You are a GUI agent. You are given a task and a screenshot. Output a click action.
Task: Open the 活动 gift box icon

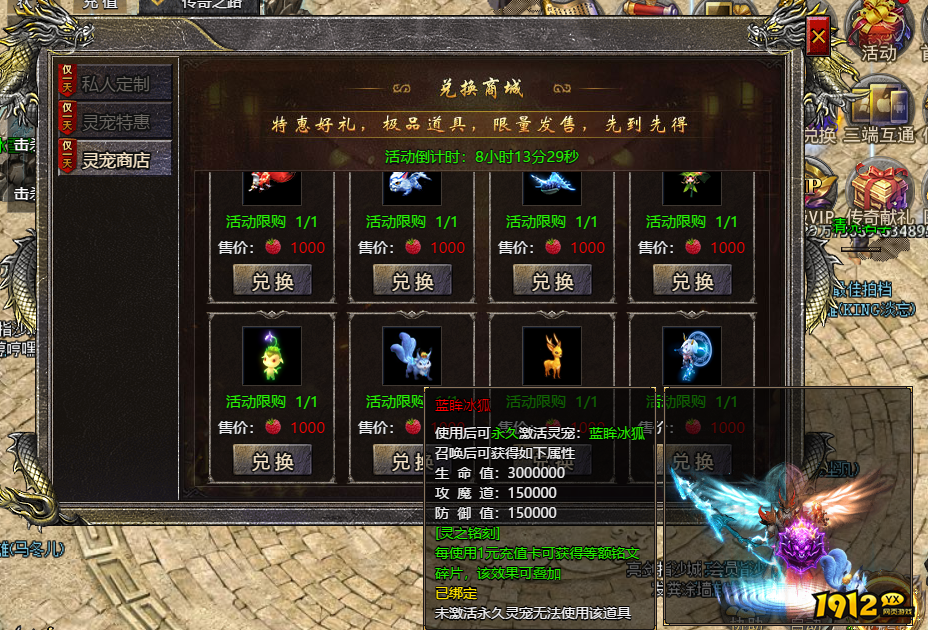(879, 26)
